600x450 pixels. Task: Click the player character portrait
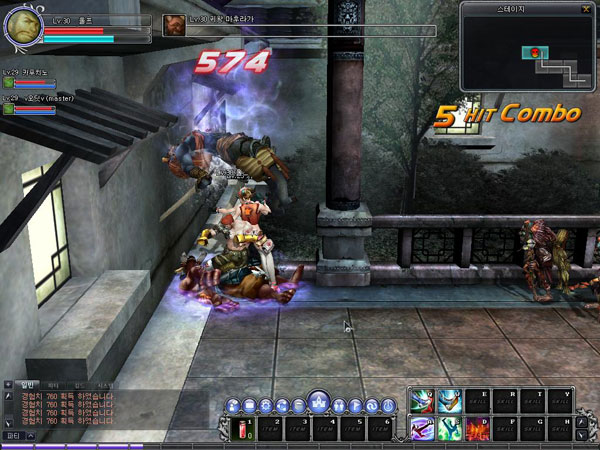pyautogui.click(x=22, y=27)
